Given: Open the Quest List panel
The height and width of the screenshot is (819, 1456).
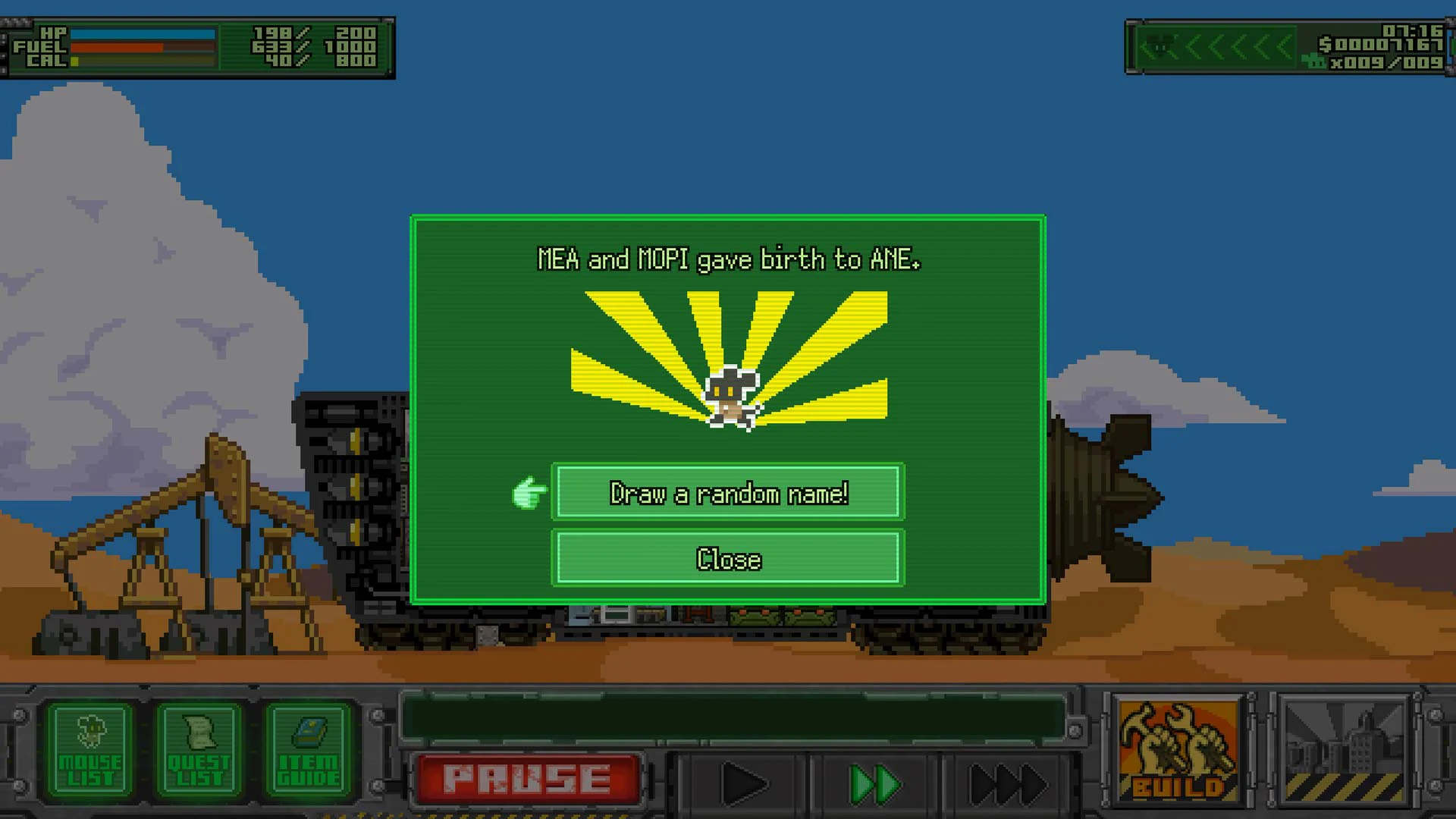Looking at the screenshot, I should coord(196,751).
